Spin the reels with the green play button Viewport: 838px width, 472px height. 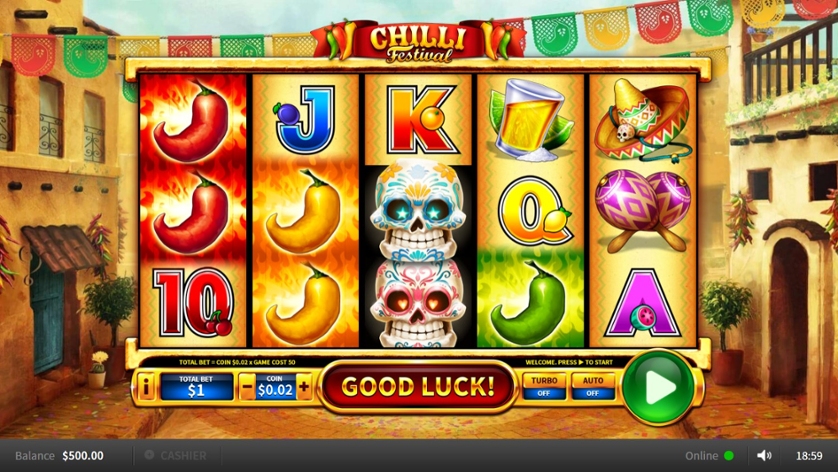pos(658,386)
